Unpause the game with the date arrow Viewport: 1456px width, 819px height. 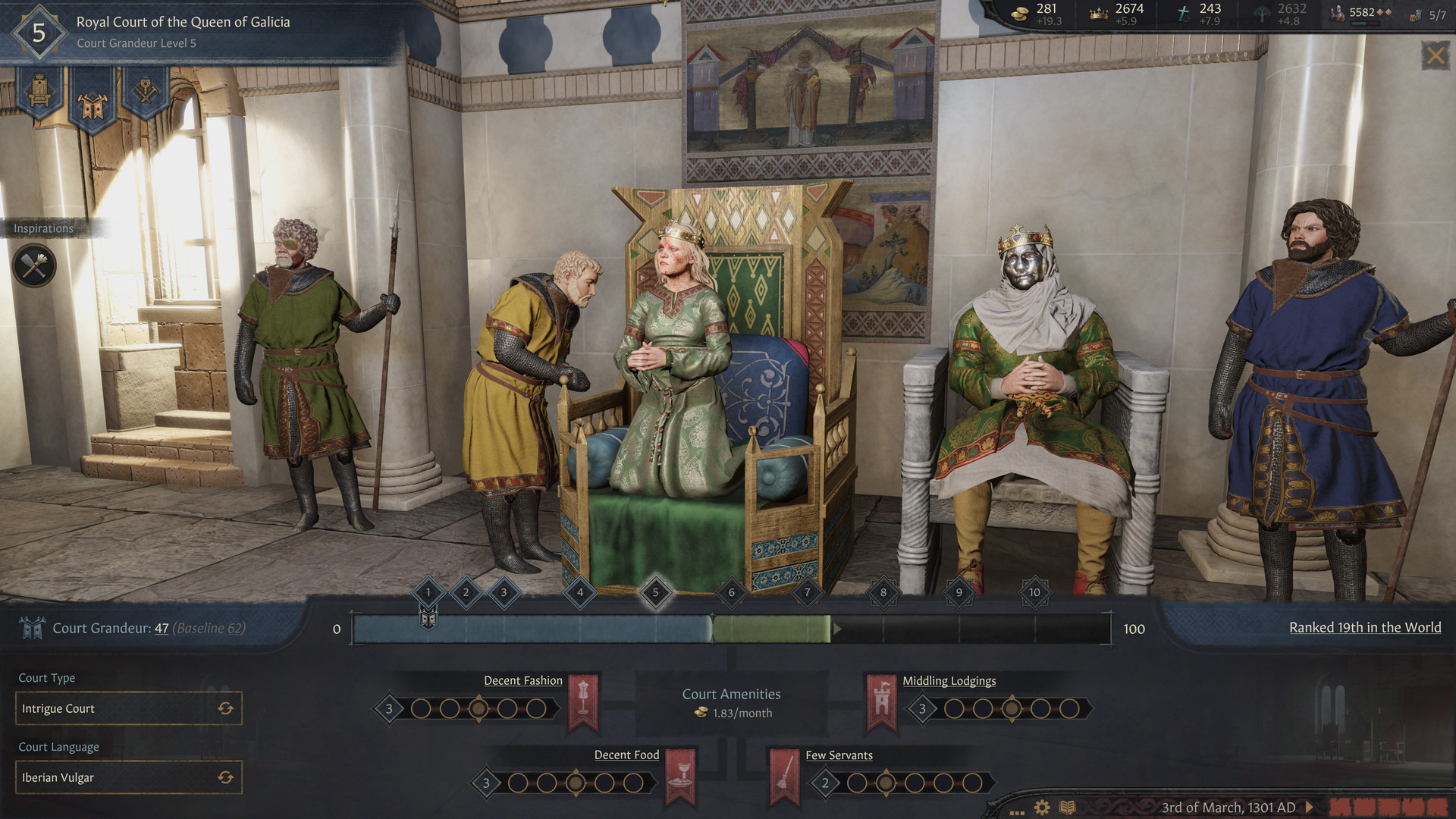pos(1310,807)
